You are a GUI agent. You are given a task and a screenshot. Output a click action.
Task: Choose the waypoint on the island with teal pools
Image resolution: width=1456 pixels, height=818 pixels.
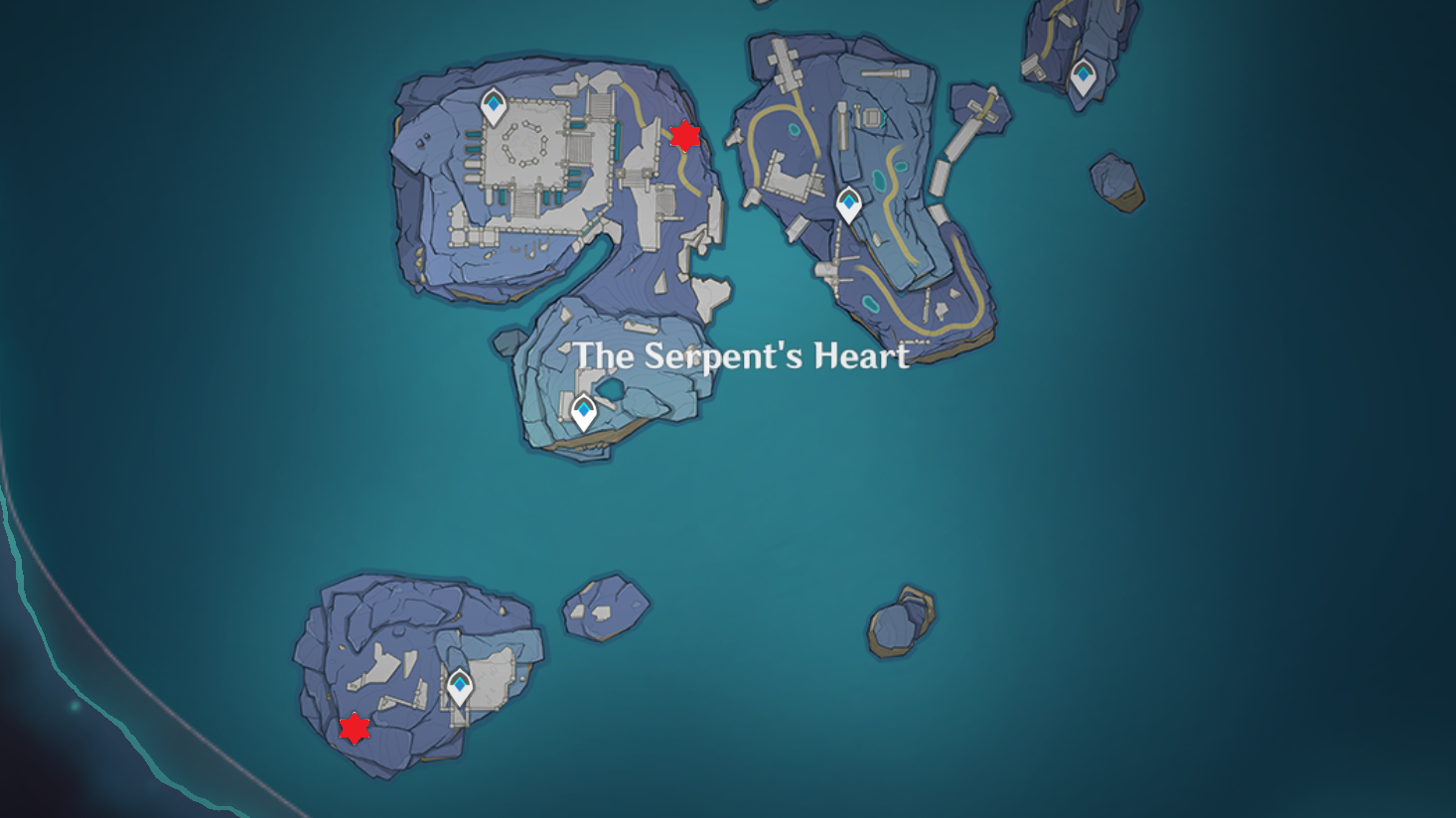[848, 204]
